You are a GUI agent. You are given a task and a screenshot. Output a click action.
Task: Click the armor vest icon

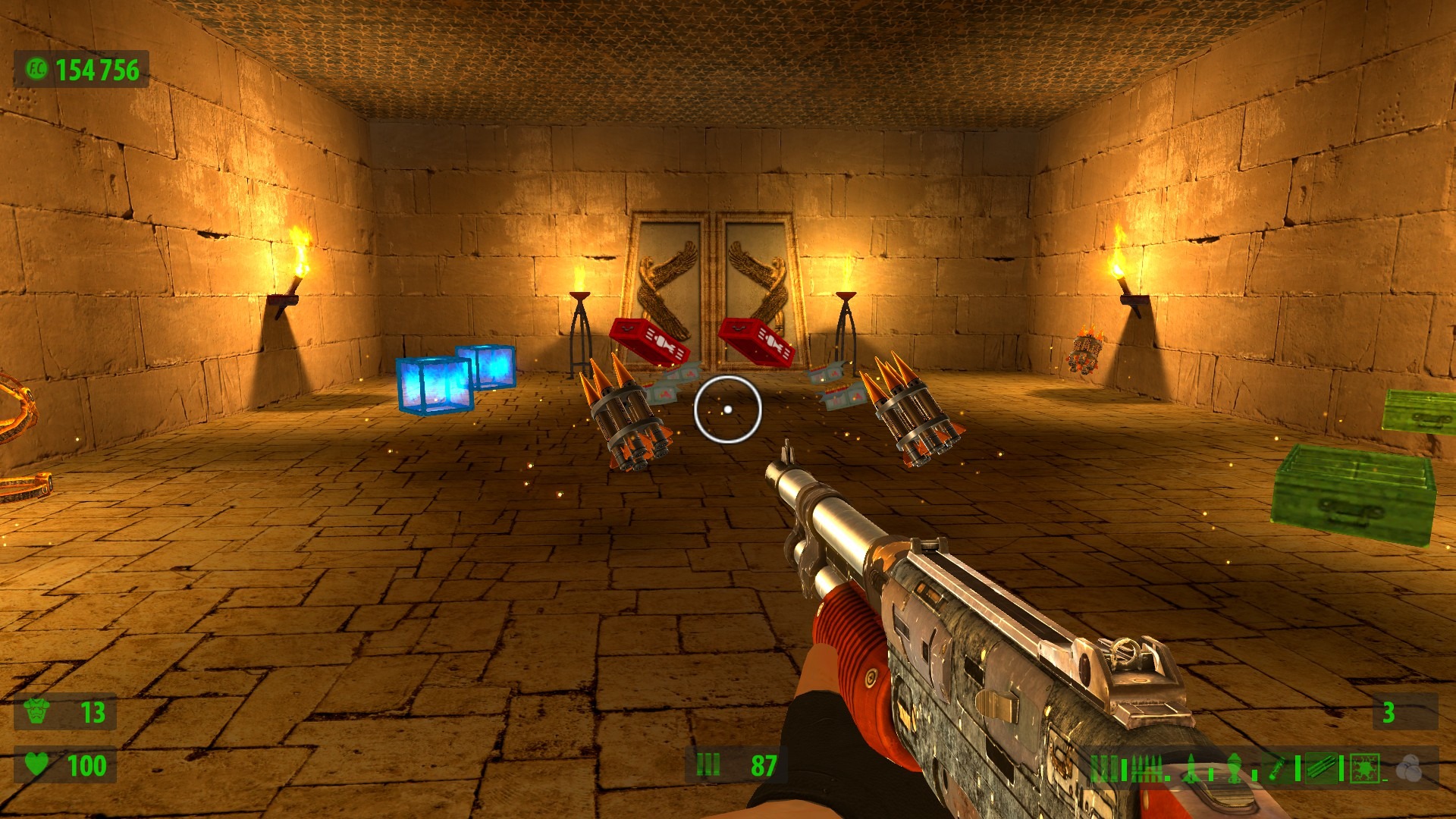[x=37, y=711]
